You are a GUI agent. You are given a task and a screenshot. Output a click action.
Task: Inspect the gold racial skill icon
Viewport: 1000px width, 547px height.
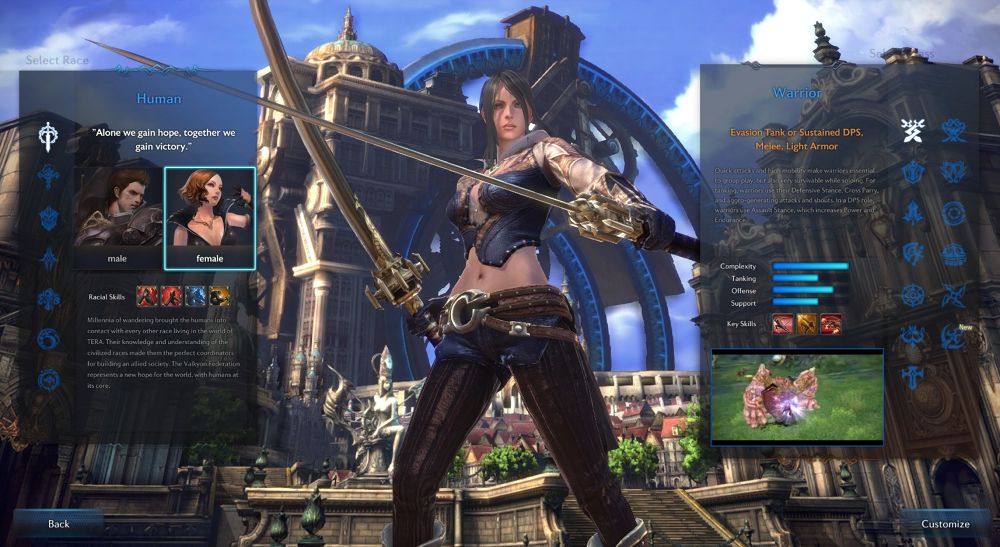point(219,295)
